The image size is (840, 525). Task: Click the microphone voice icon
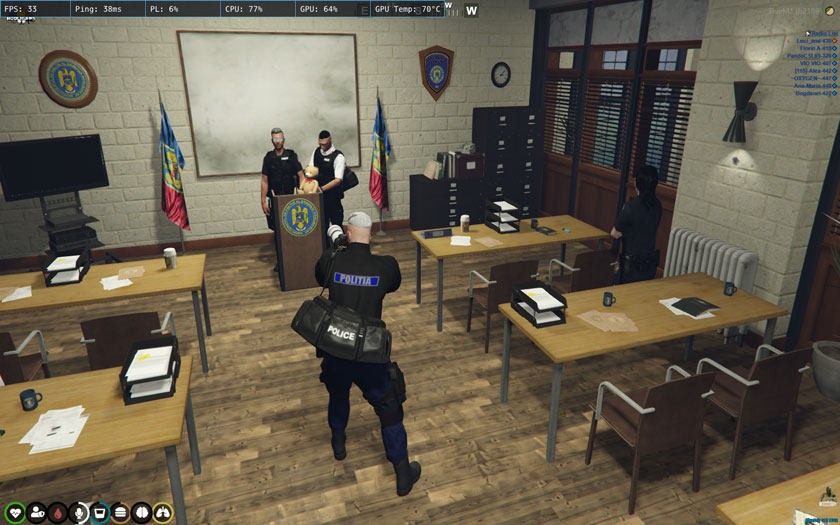click(x=79, y=513)
